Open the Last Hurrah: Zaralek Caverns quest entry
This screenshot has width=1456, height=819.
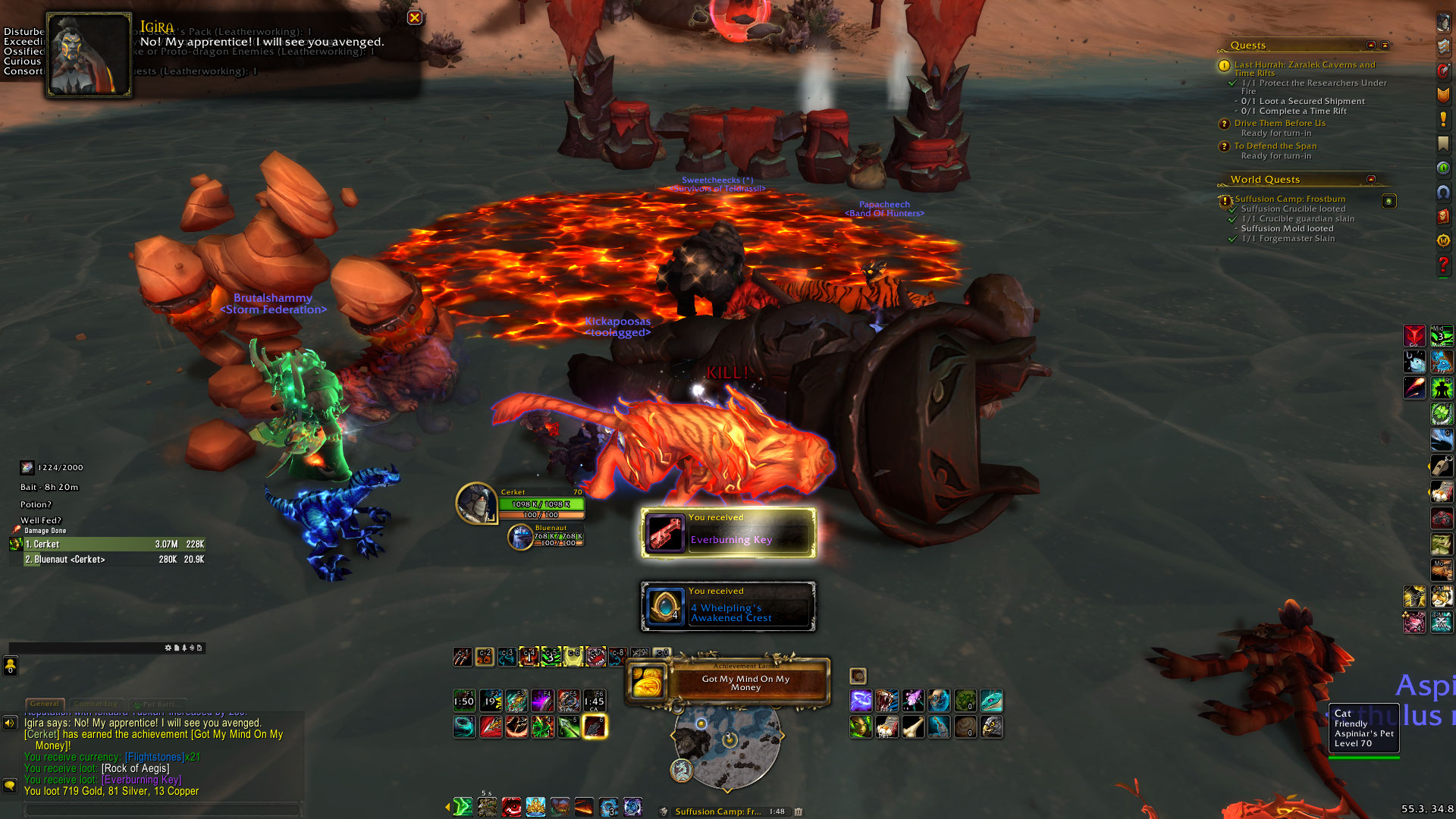[x=1304, y=65]
